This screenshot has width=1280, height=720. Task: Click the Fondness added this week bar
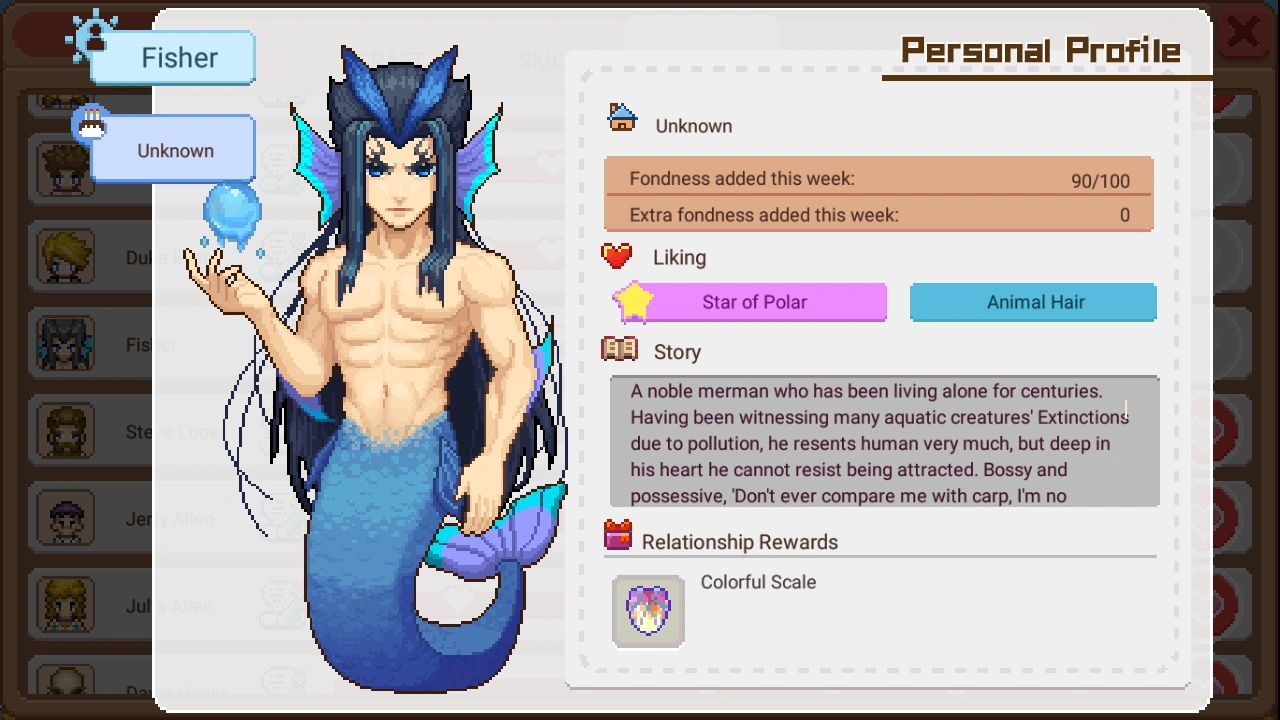pos(878,181)
